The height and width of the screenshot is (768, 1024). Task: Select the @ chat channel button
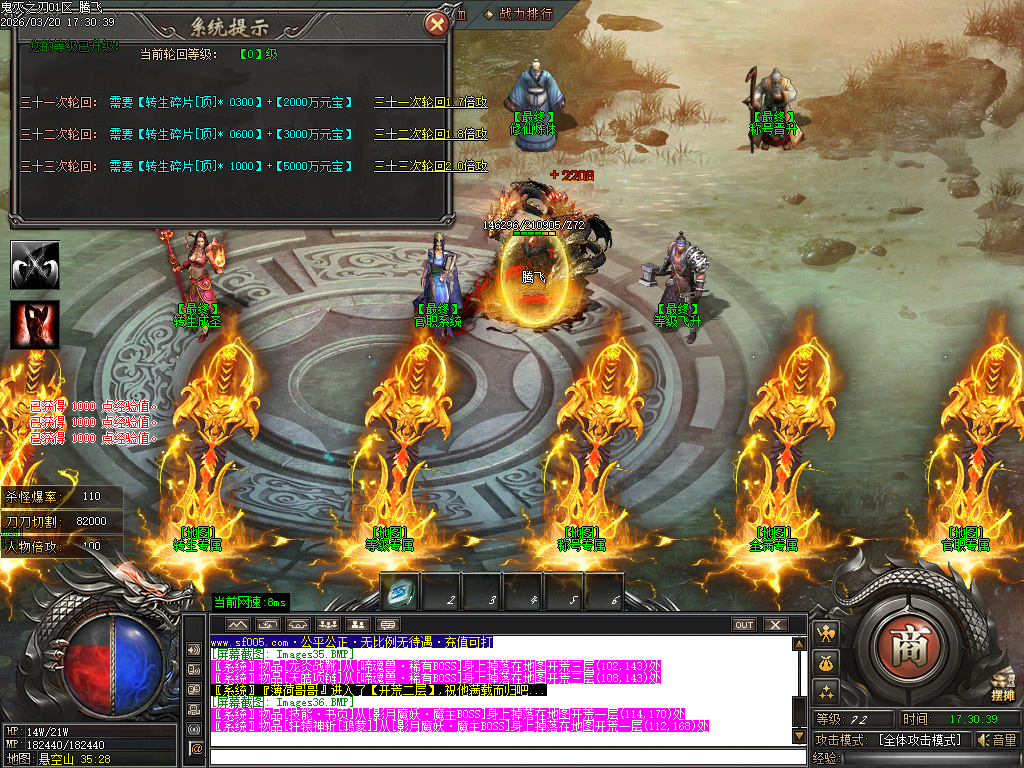(x=196, y=747)
